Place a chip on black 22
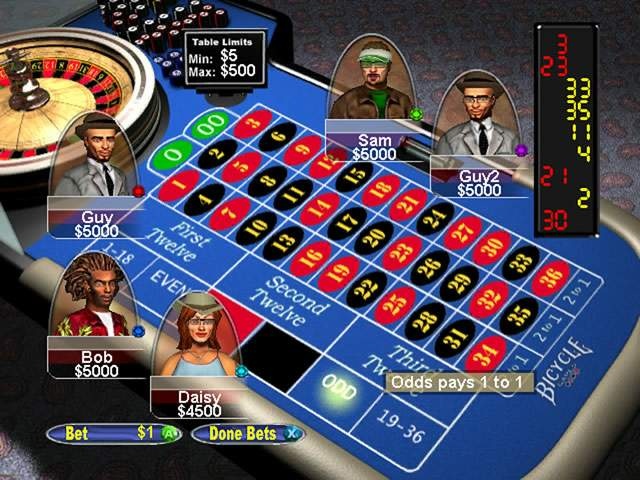The image size is (640, 480). click(x=364, y=289)
